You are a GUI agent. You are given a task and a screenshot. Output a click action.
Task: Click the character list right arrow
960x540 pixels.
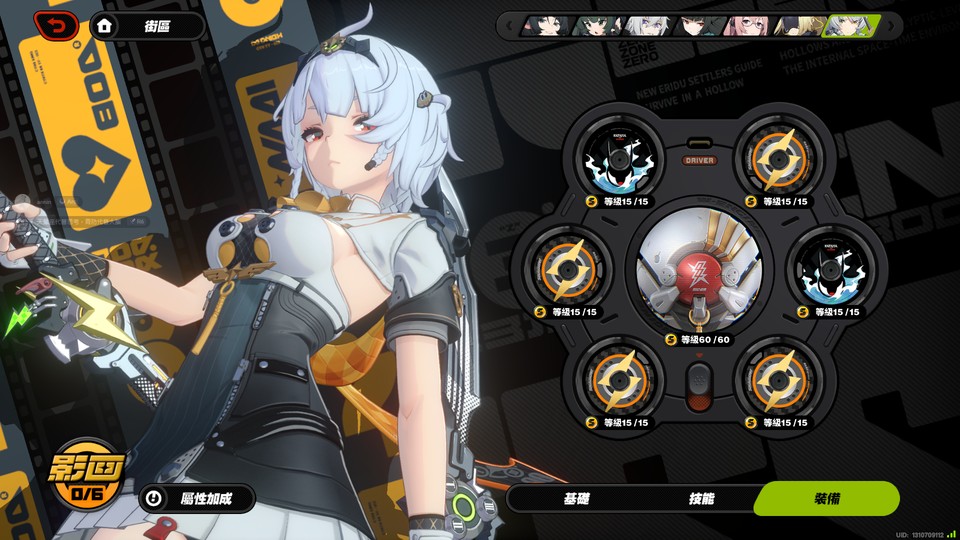890,26
